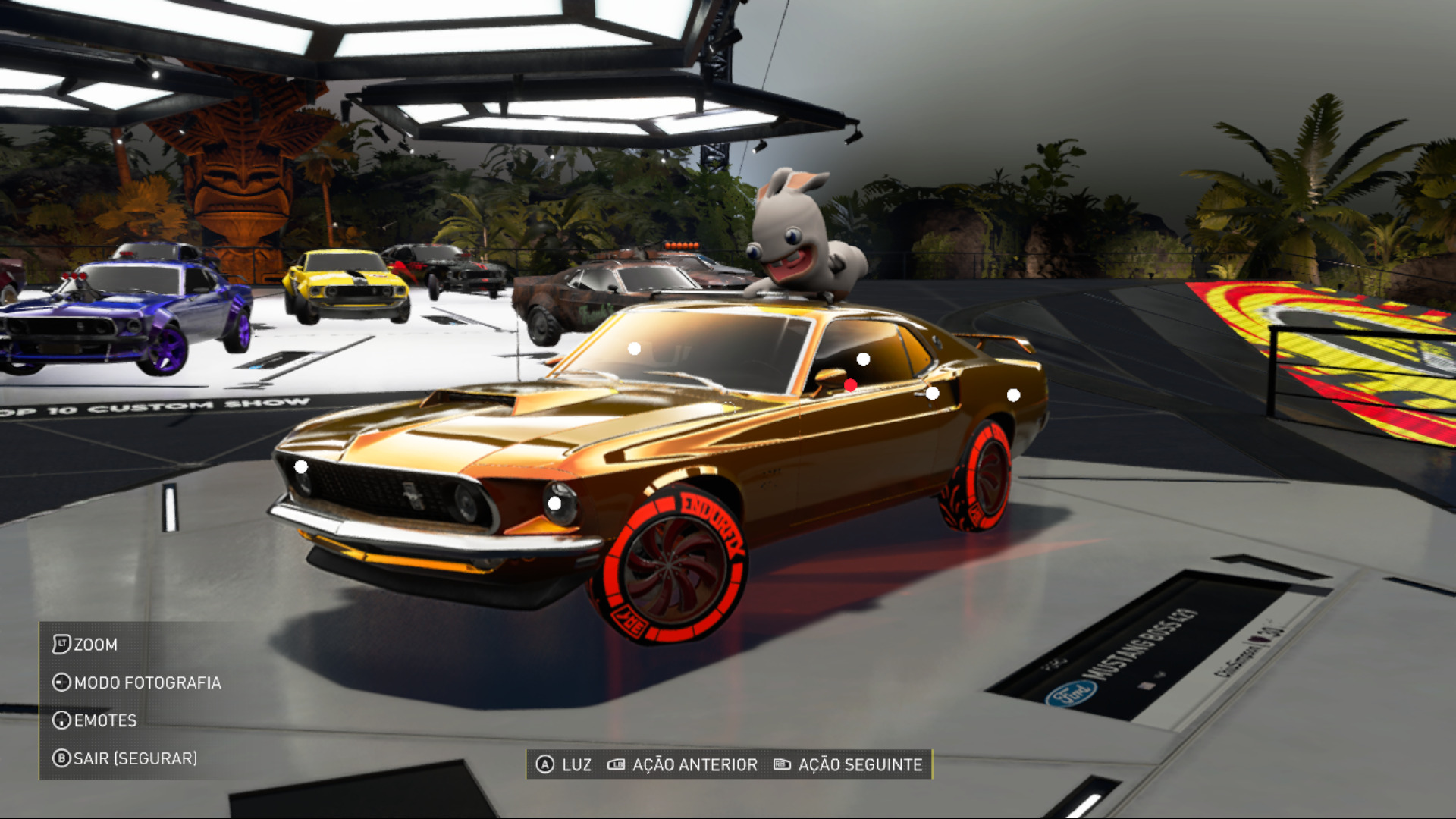Select the white interaction dot on the windshield
Image resolution: width=1456 pixels, height=819 pixels.
635,349
